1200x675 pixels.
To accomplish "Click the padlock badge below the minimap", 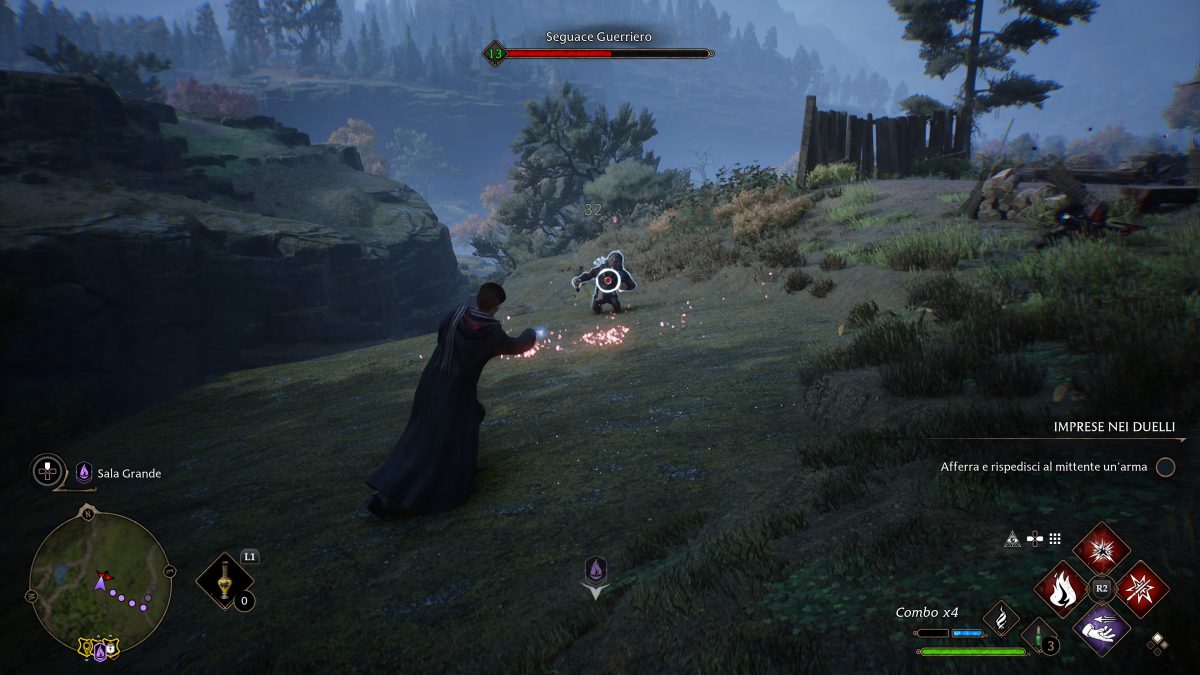I will [x=112, y=650].
